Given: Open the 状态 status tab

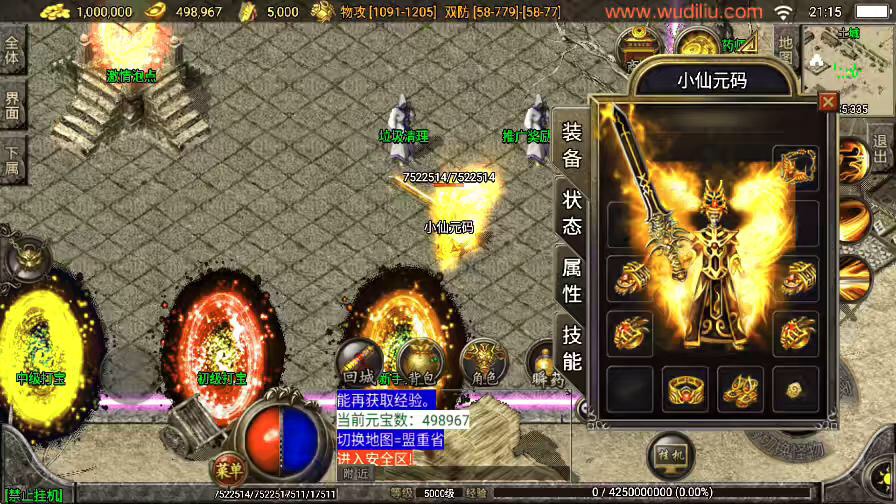Looking at the screenshot, I should click(x=571, y=212).
